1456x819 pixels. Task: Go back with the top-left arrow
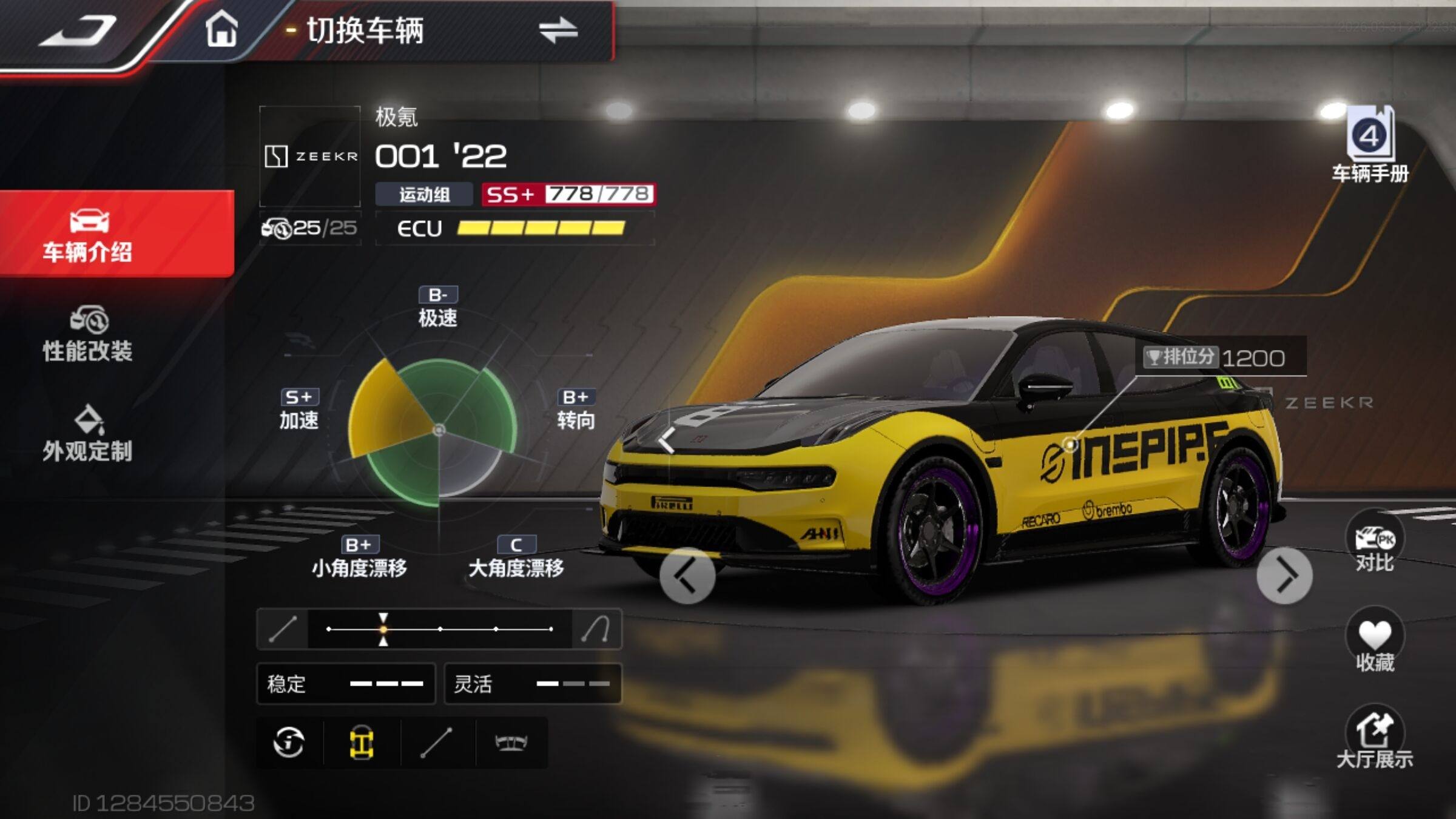[79, 30]
